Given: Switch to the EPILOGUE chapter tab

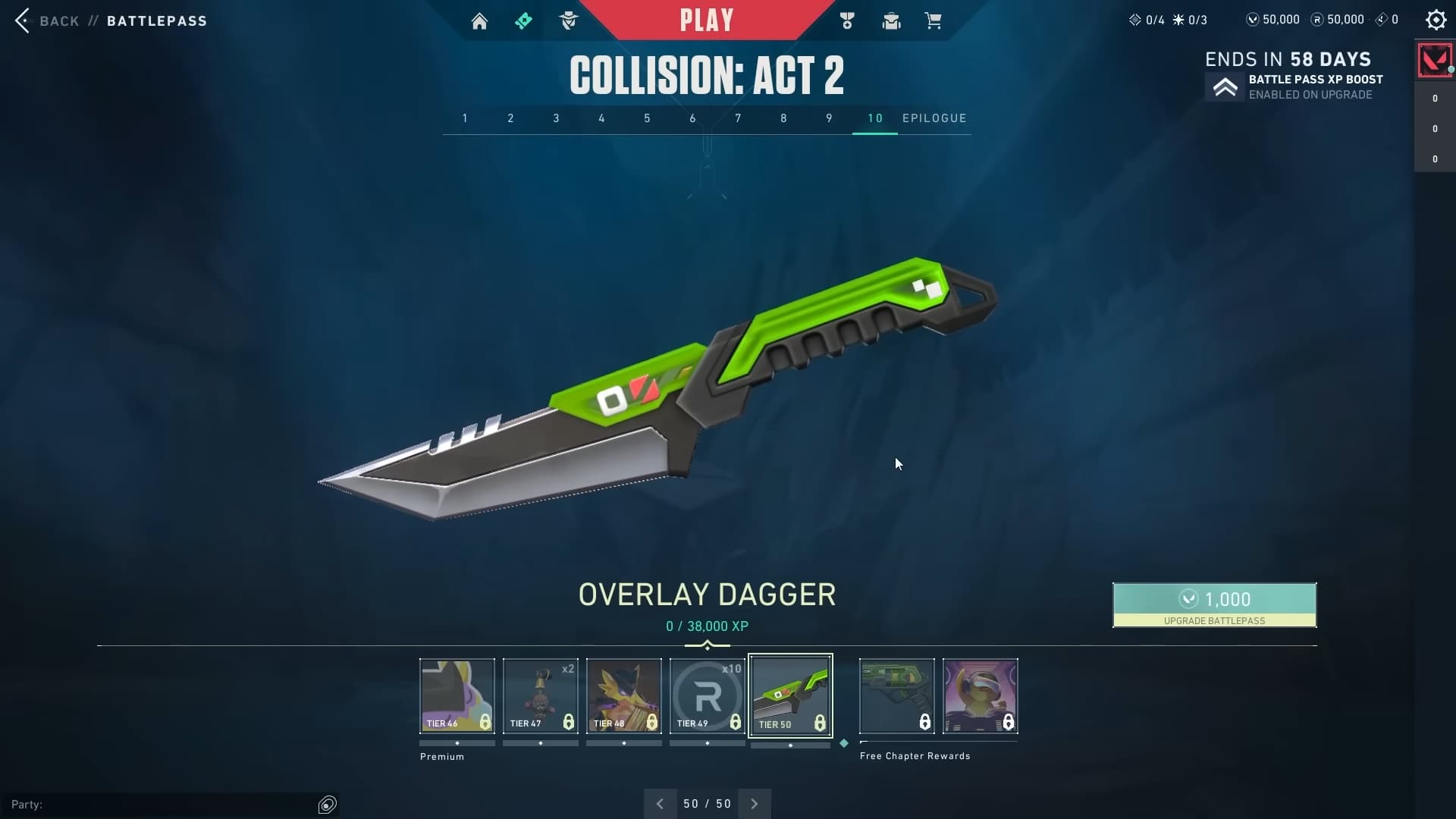Looking at the screenshot, I should pos(935,118).
